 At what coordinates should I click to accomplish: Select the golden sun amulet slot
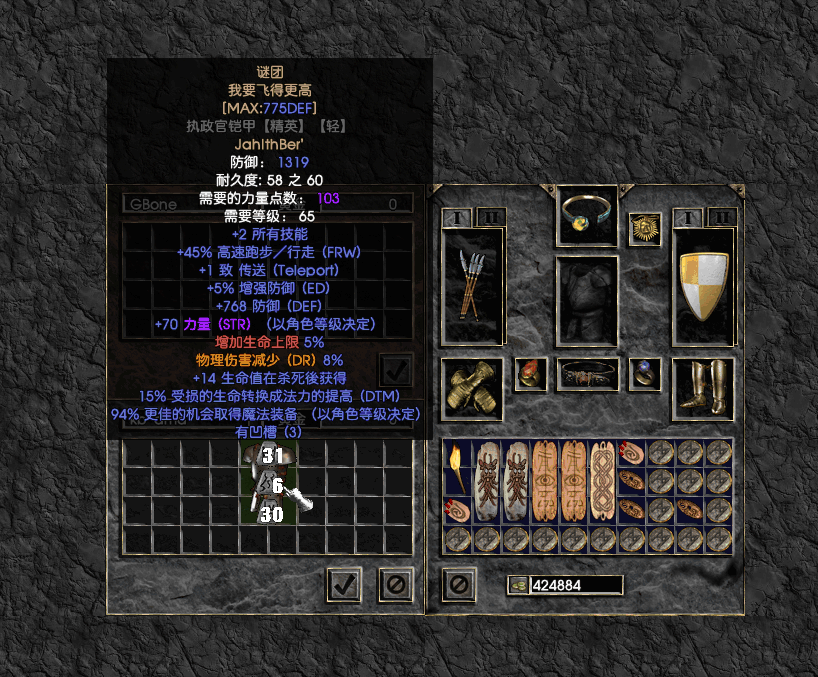pyautogui.click(x=645, y=230)
